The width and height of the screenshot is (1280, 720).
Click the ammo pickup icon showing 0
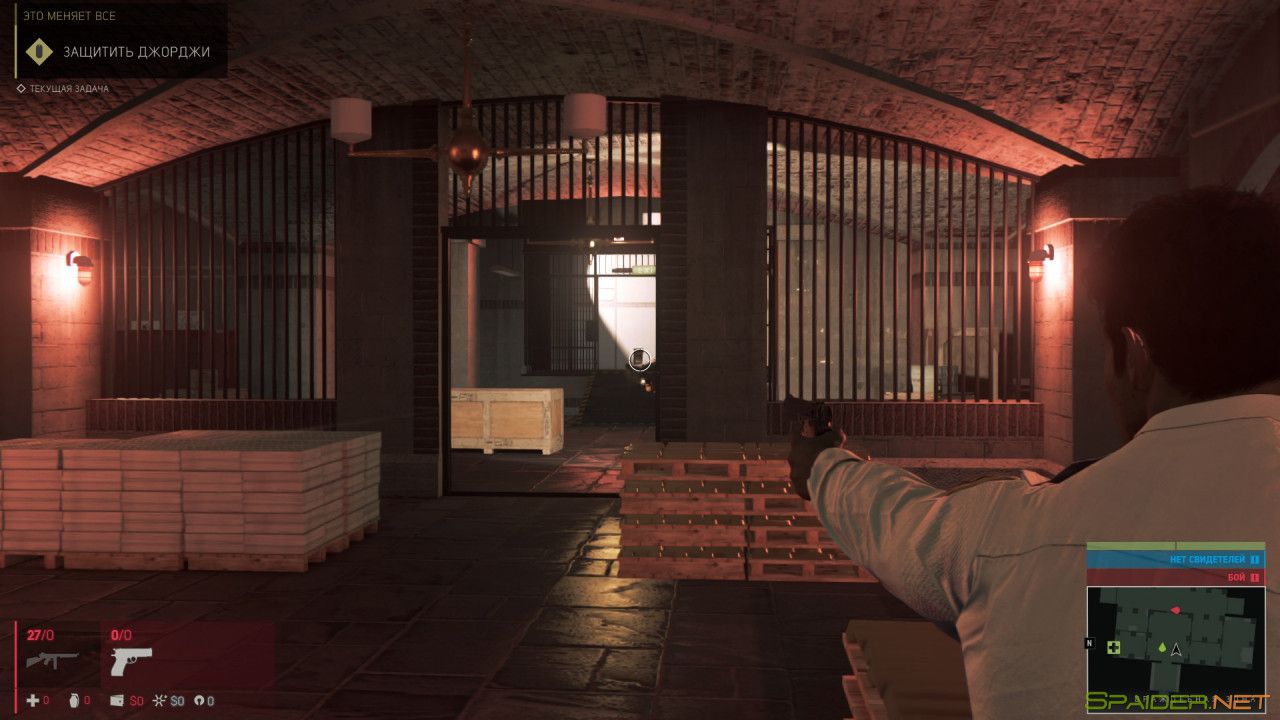point(197,700)
